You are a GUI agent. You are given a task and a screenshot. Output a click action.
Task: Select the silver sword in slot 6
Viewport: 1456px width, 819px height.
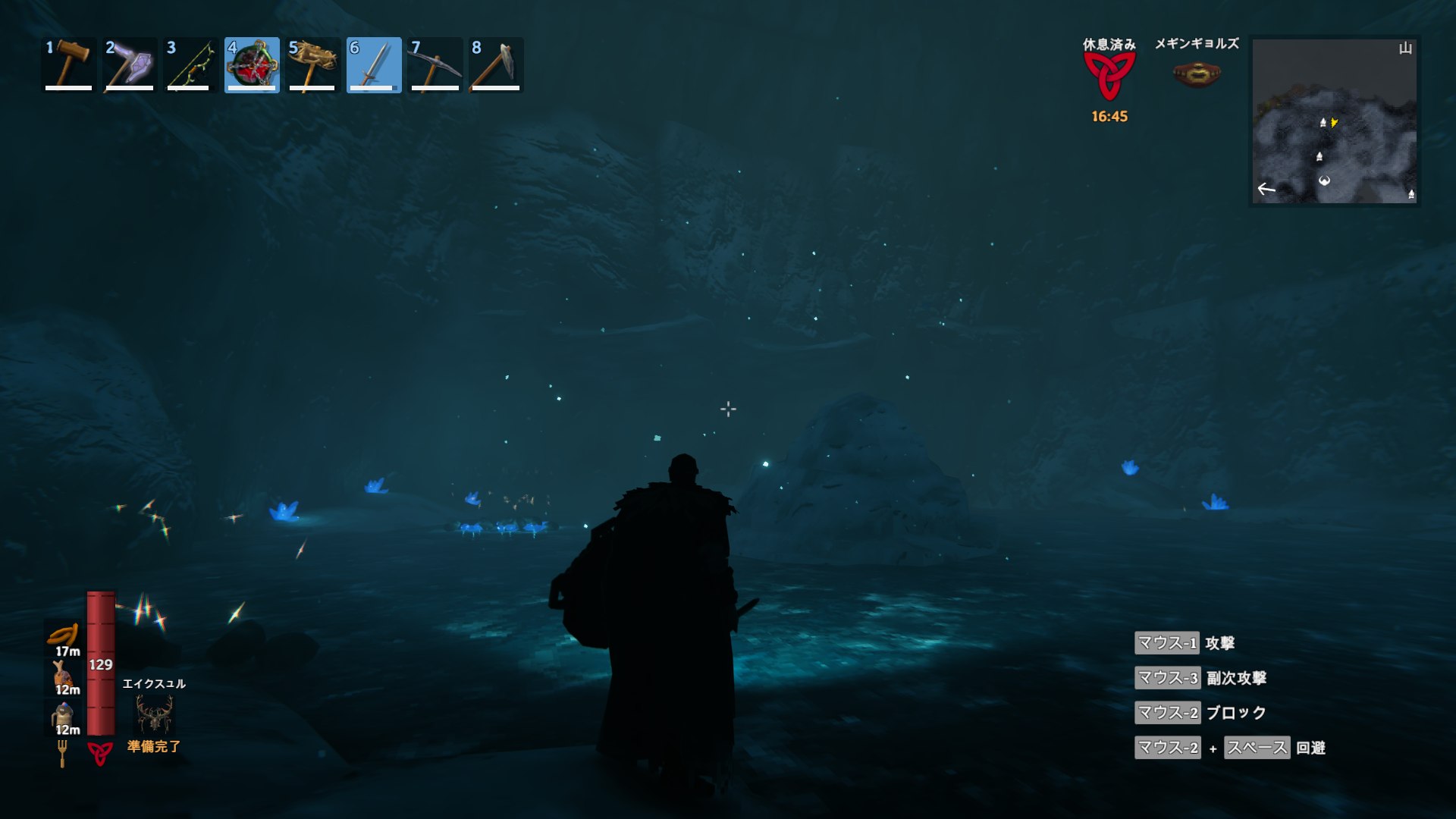pos(374,65)
